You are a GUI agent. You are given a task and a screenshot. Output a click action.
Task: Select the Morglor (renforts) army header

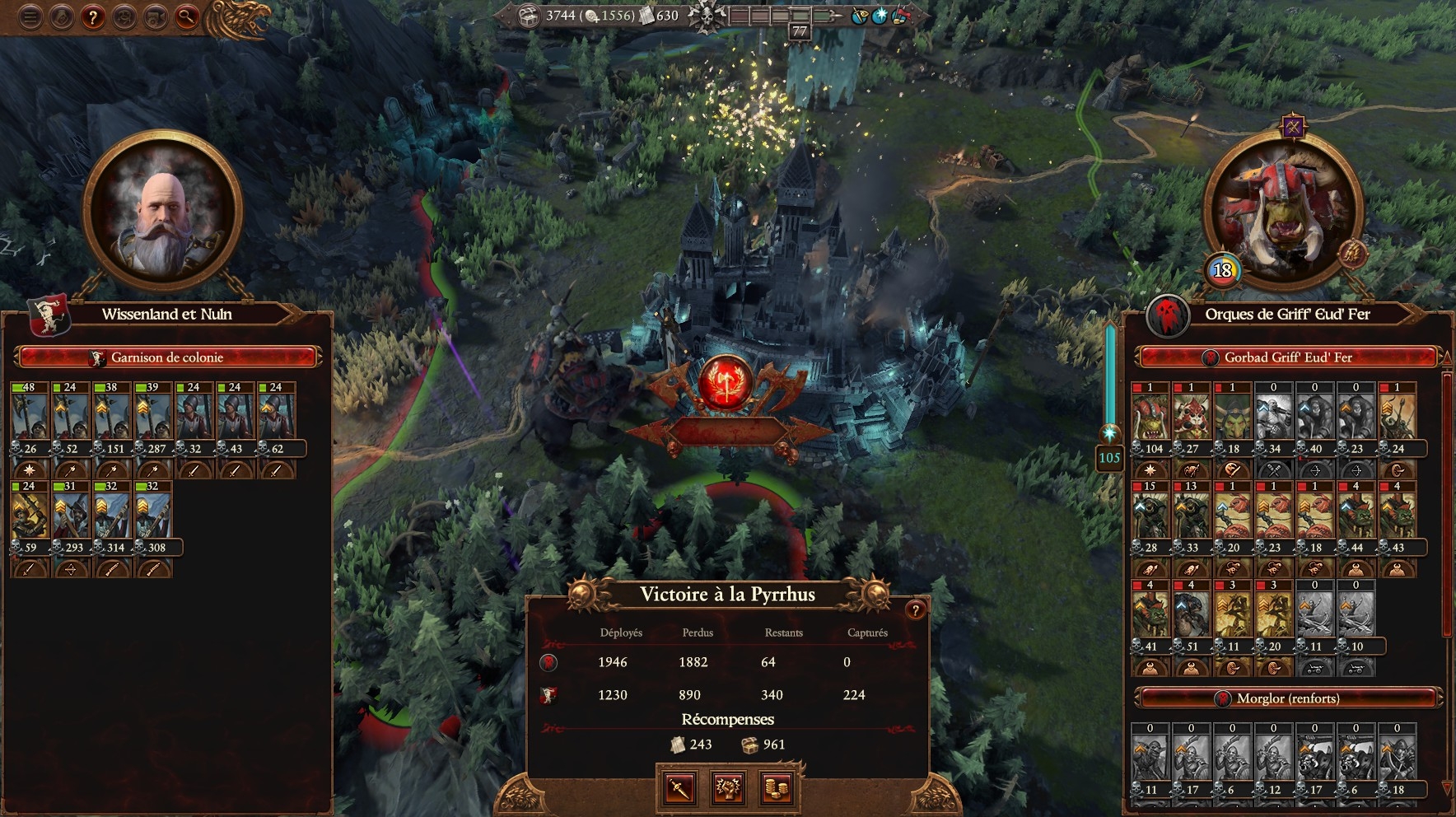(1287, 698)
